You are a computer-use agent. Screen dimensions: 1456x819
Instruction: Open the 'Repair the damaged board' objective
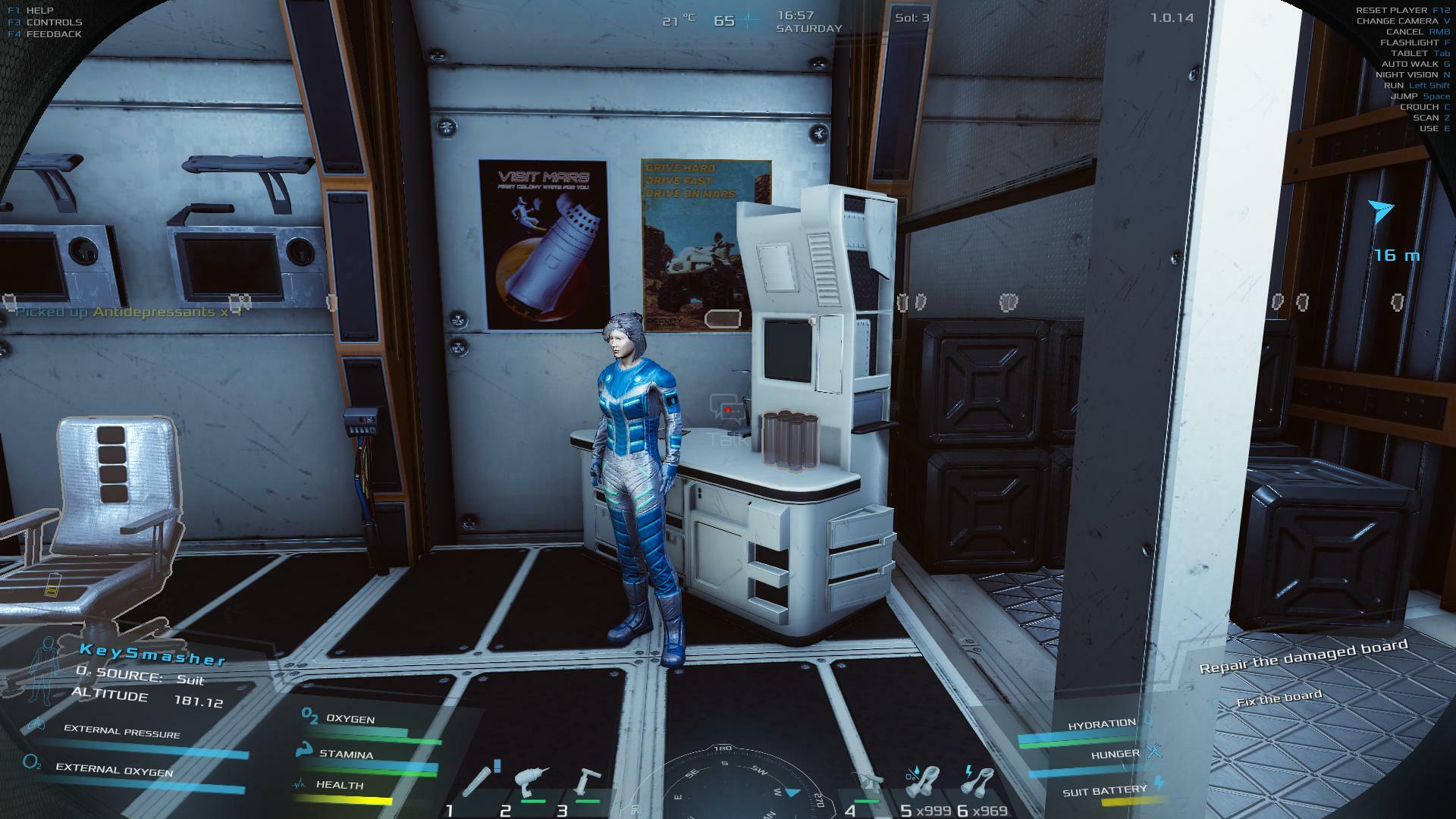1303,656
